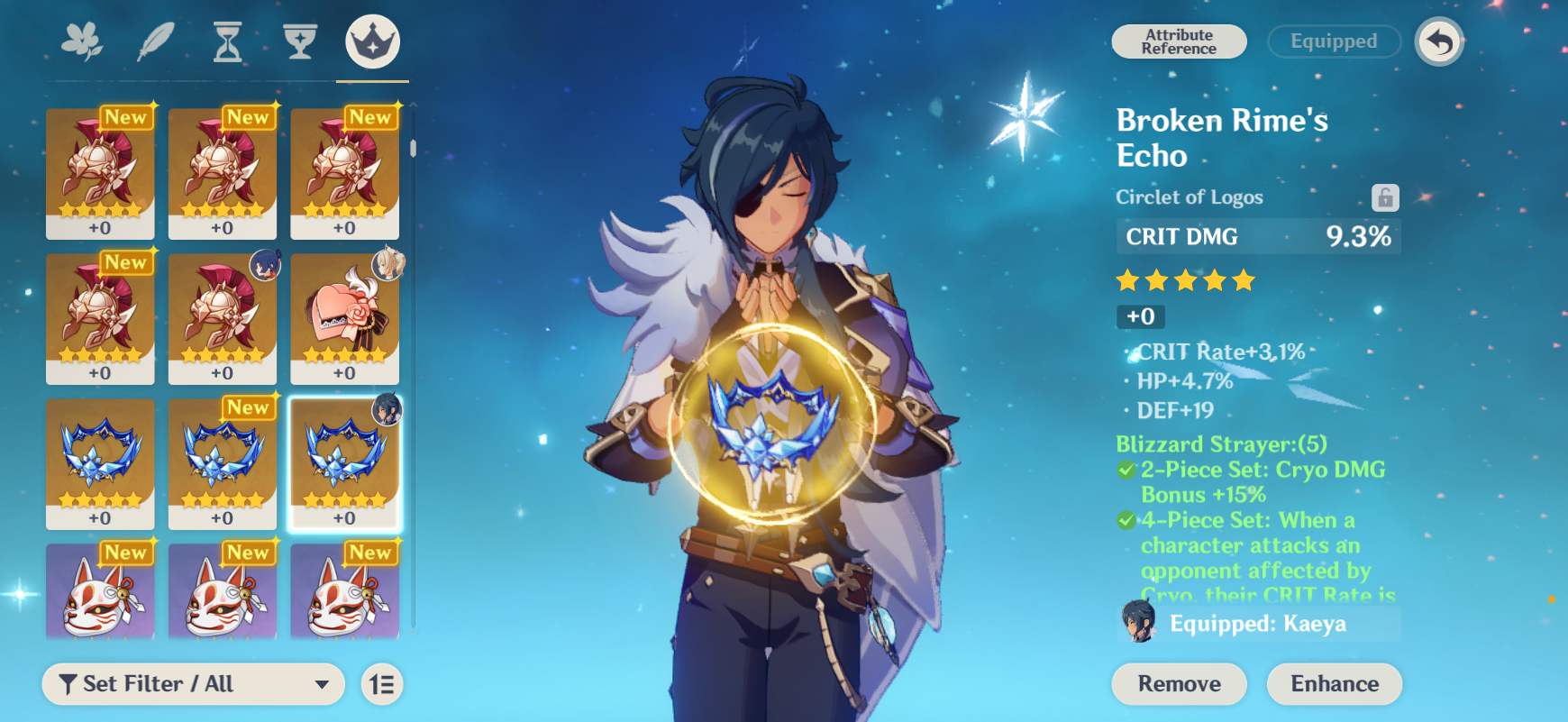The width and height of the screenshot is (1568, 722).
Task: Open the Set Filter / All dropdown
Action: [194, 684]
